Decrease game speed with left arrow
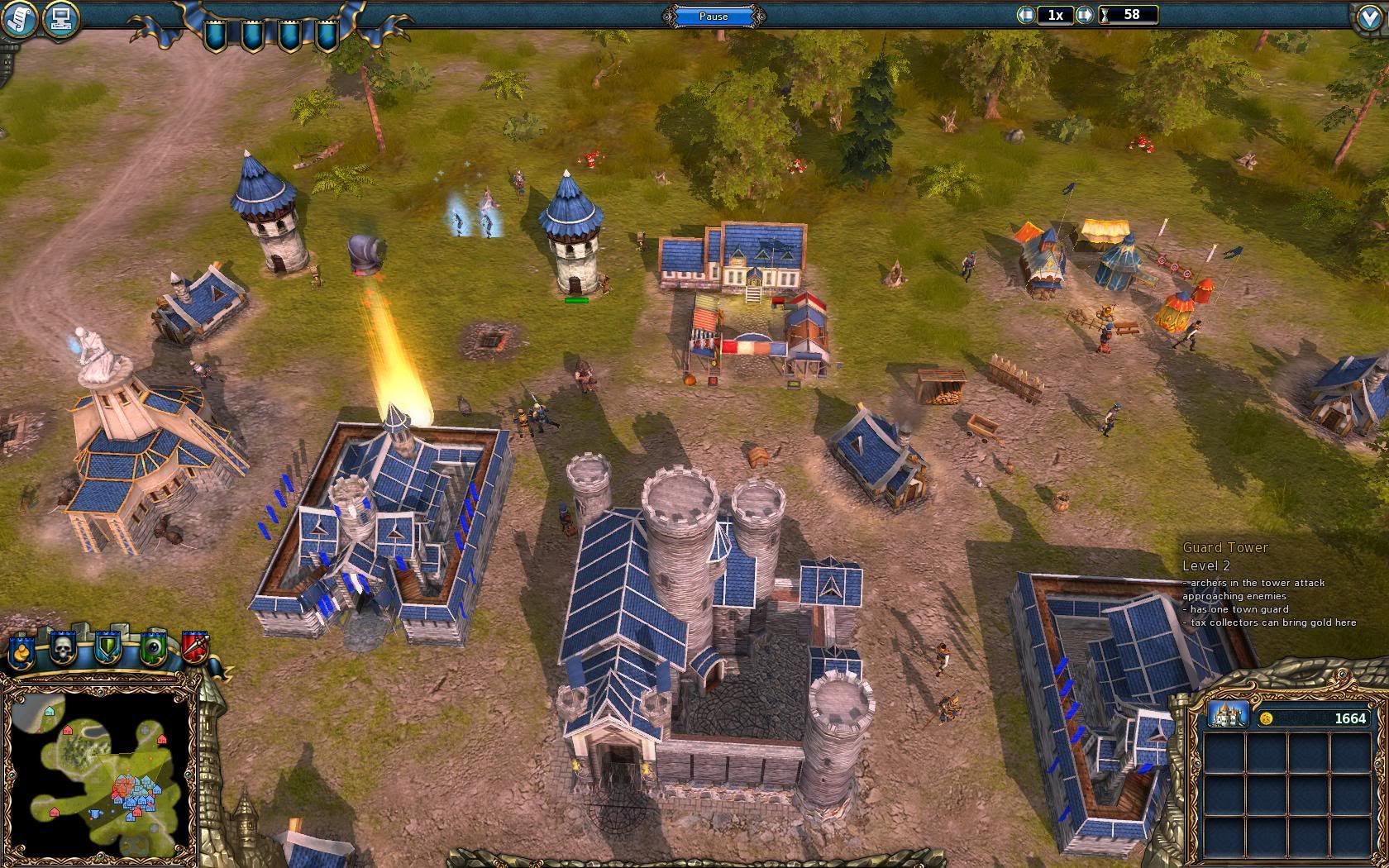Screen dimensions: 1389x868 pyautogui.click(x=1026, y=15)
